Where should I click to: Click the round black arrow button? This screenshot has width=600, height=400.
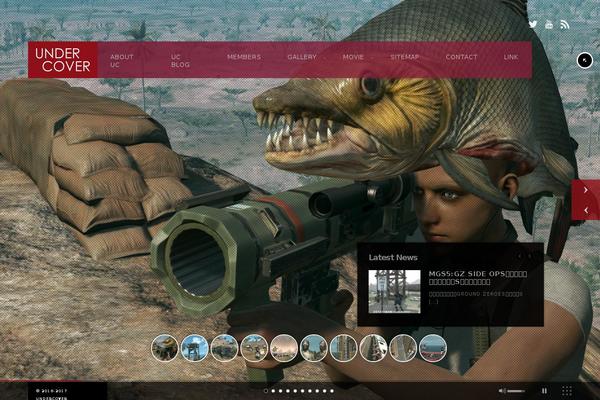[585, 60]
